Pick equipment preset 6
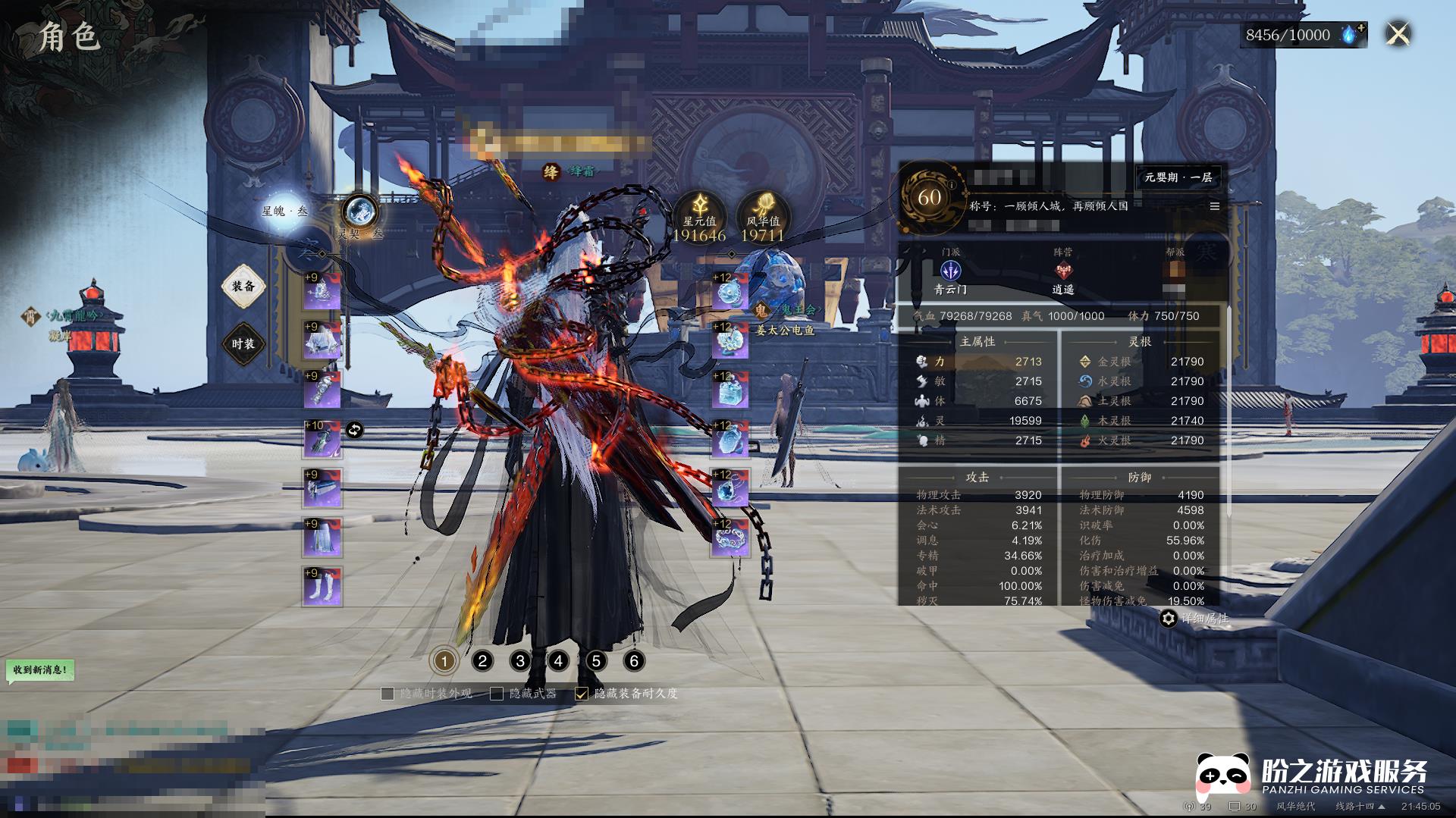The height and width of the screenshot is (818, 1456). pyautogui.click(x=634, y=661)
